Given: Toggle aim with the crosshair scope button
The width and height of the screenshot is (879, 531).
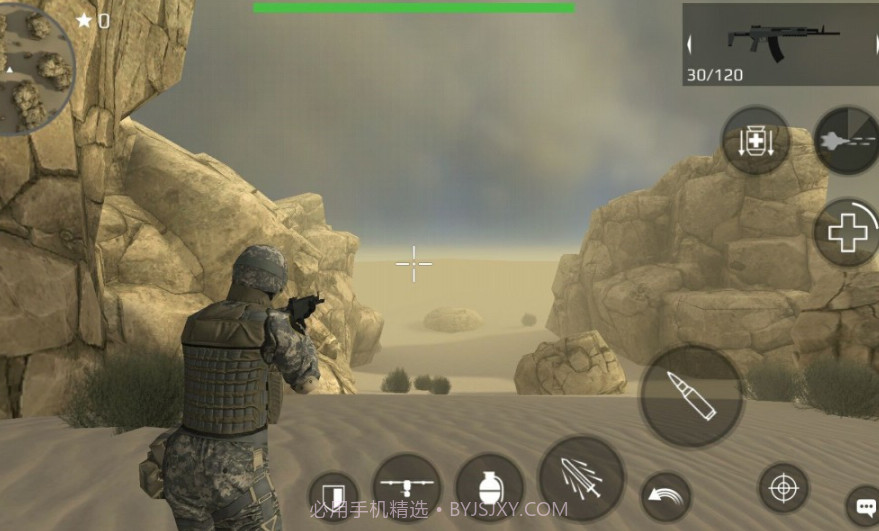Looking at the screenshot, I should pyautogui.click(x=784, y=489).
